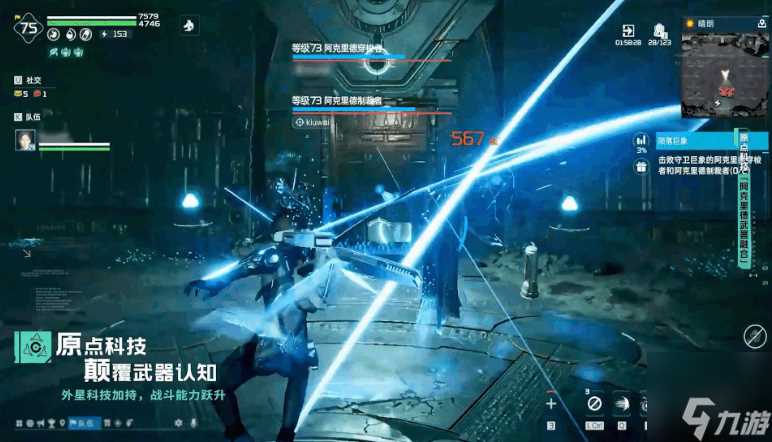772x442 pixels.
Task: Click the gift box icon beside the quest text
Action: [641, 168]
